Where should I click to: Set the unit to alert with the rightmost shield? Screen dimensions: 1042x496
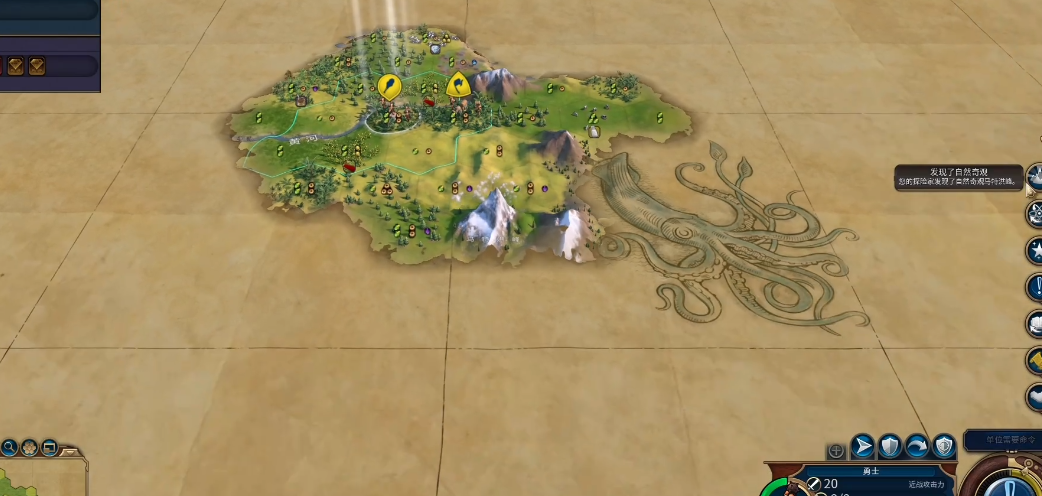(943, 447)
